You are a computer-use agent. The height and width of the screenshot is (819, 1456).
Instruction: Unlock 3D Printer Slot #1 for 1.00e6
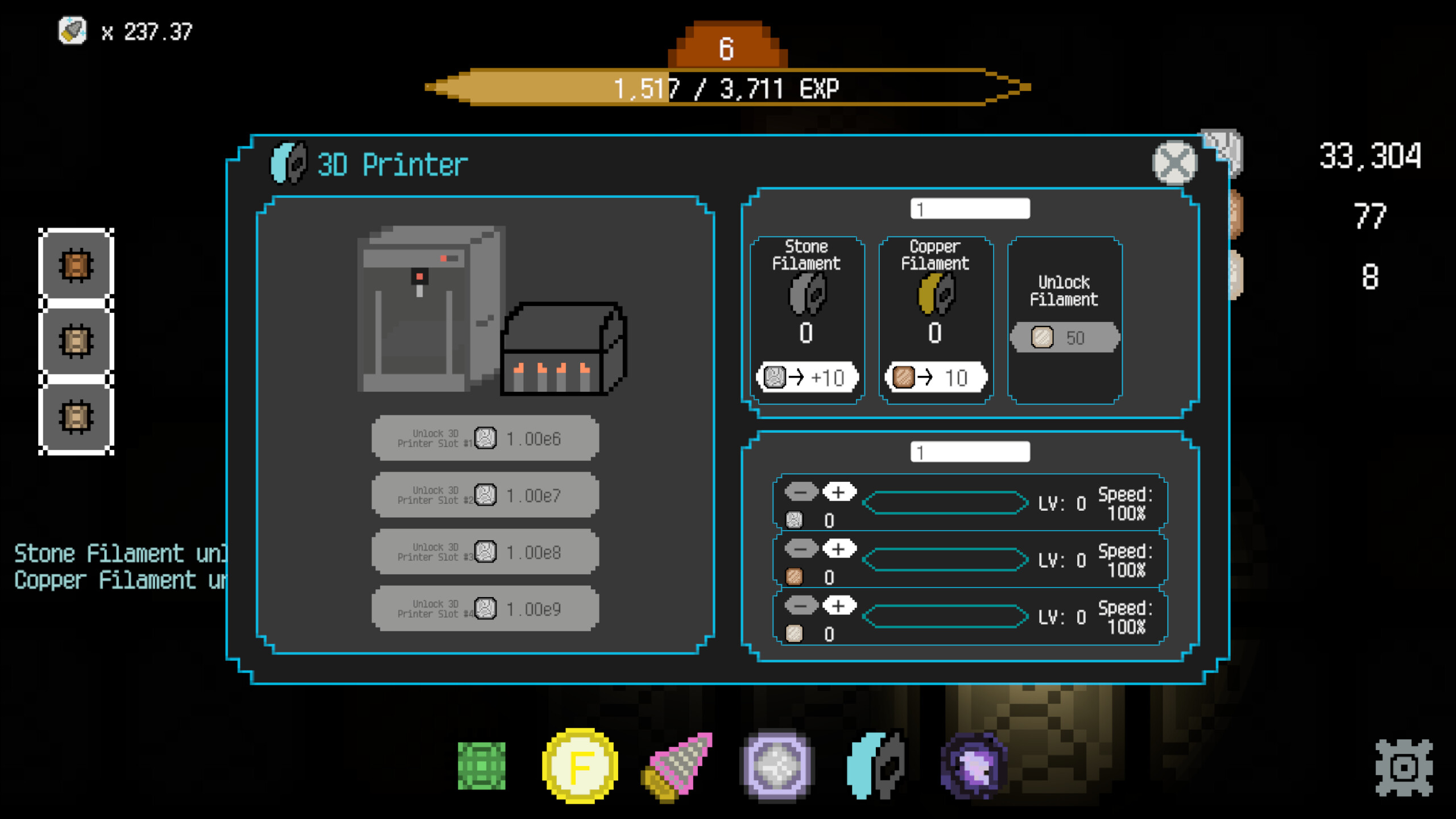pos(485,438)
